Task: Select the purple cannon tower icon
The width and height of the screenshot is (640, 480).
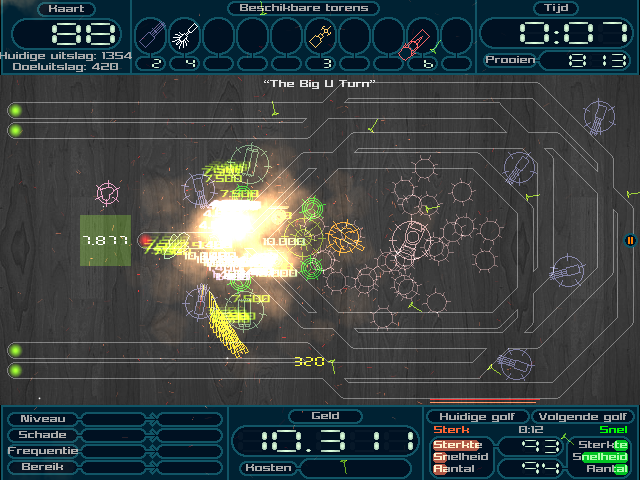Action: (150, 38)
